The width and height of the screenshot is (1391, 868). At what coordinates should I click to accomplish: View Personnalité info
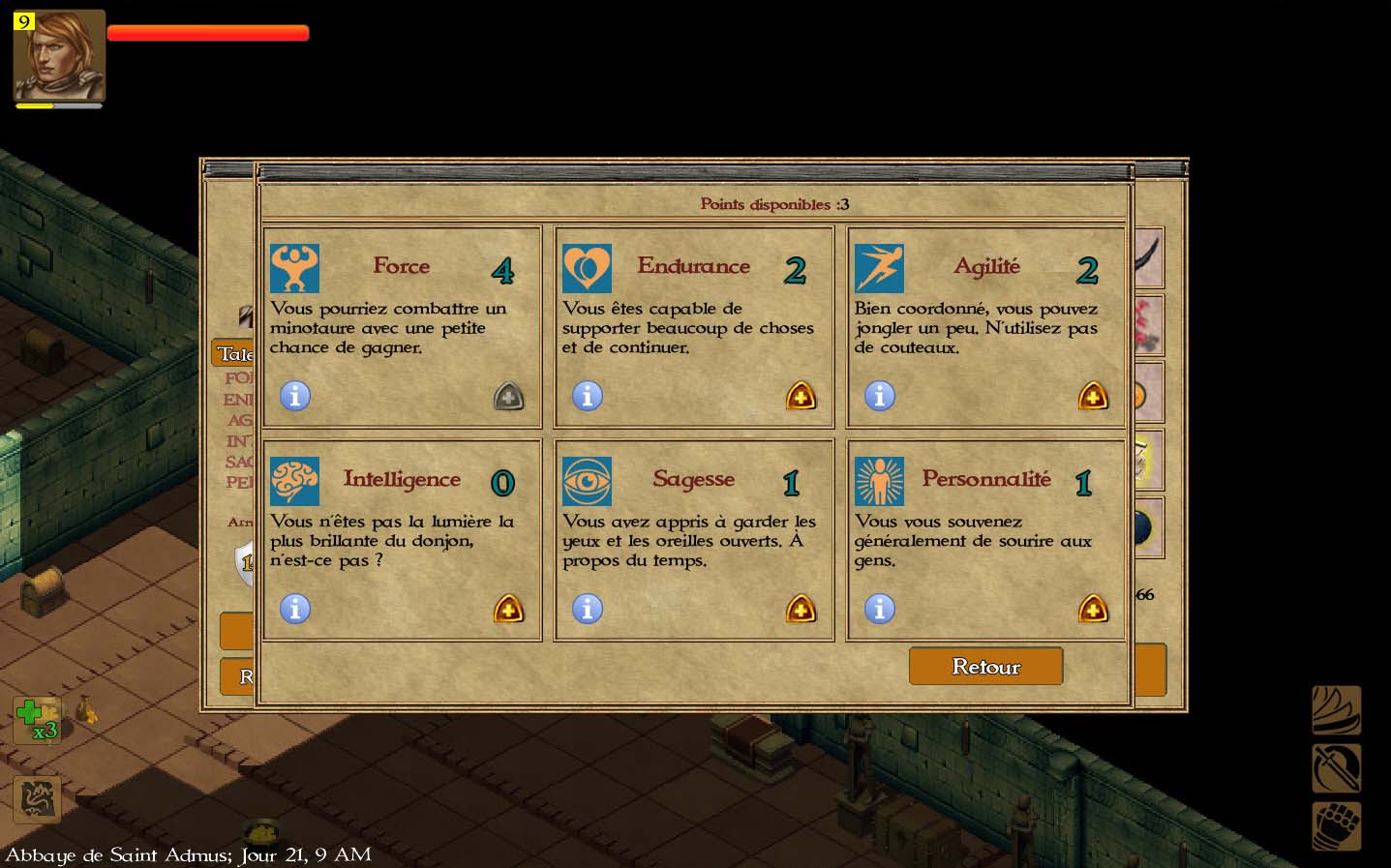click(x=880, y=609)
